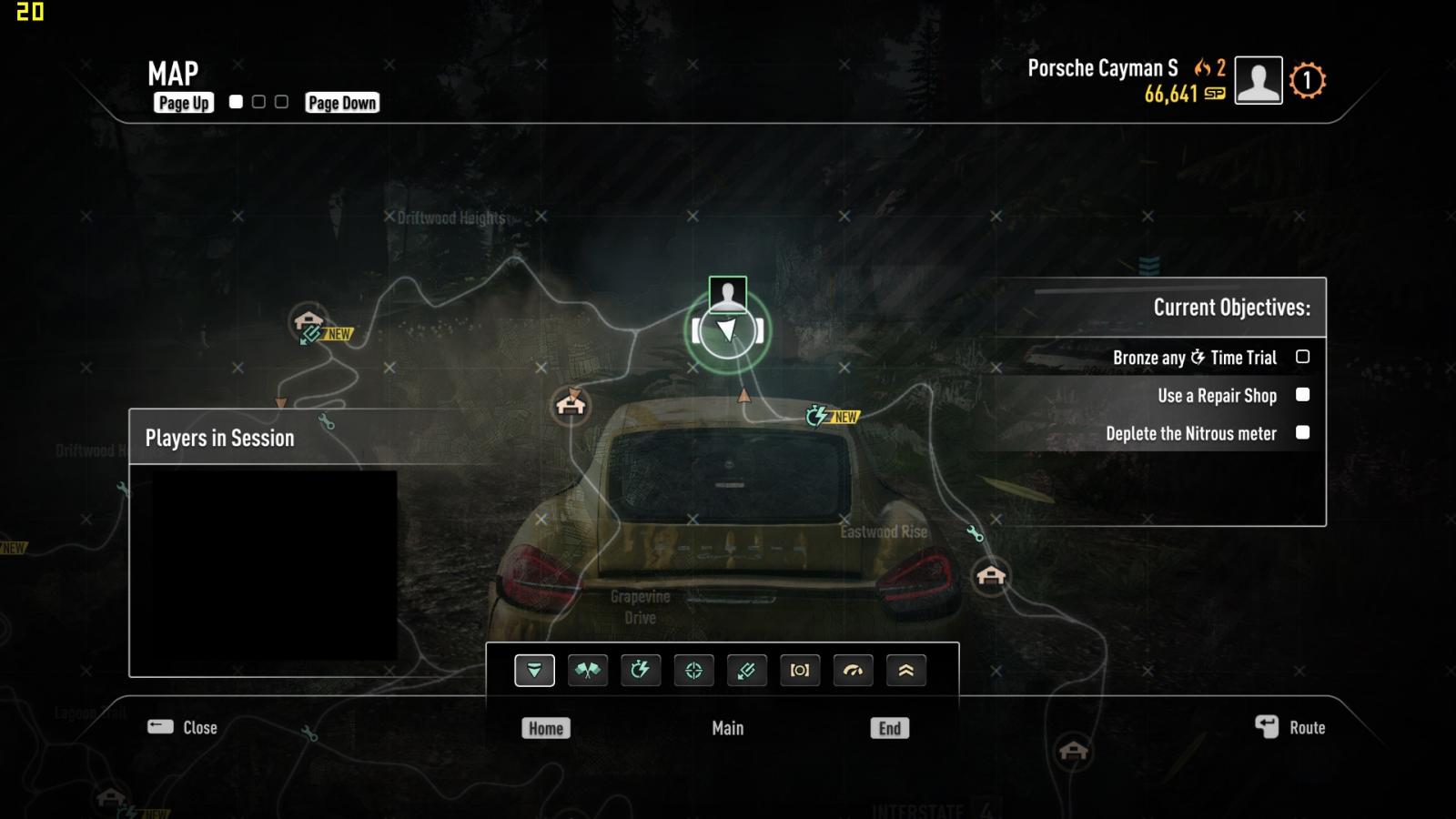Select the Use a Repair Shop objective

pos(1217,396)
